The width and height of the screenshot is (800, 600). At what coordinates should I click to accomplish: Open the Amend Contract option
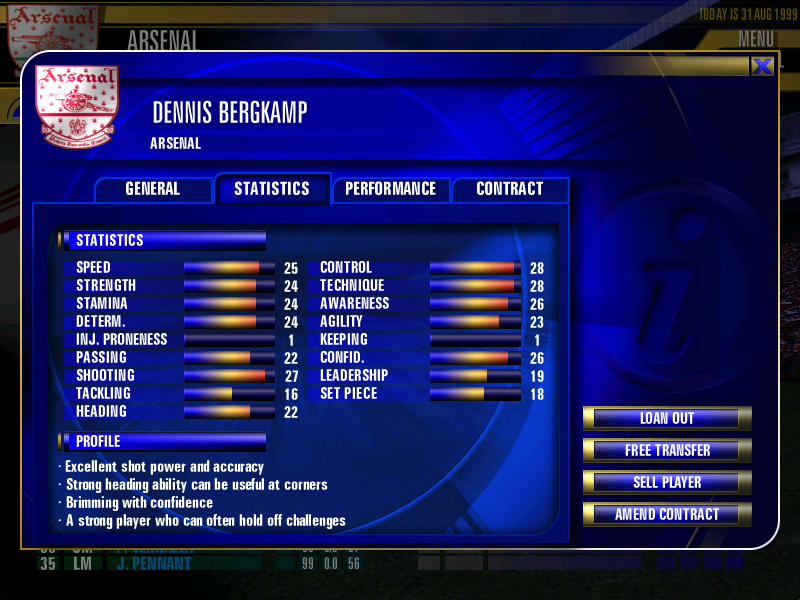click(x=667, y=514)
